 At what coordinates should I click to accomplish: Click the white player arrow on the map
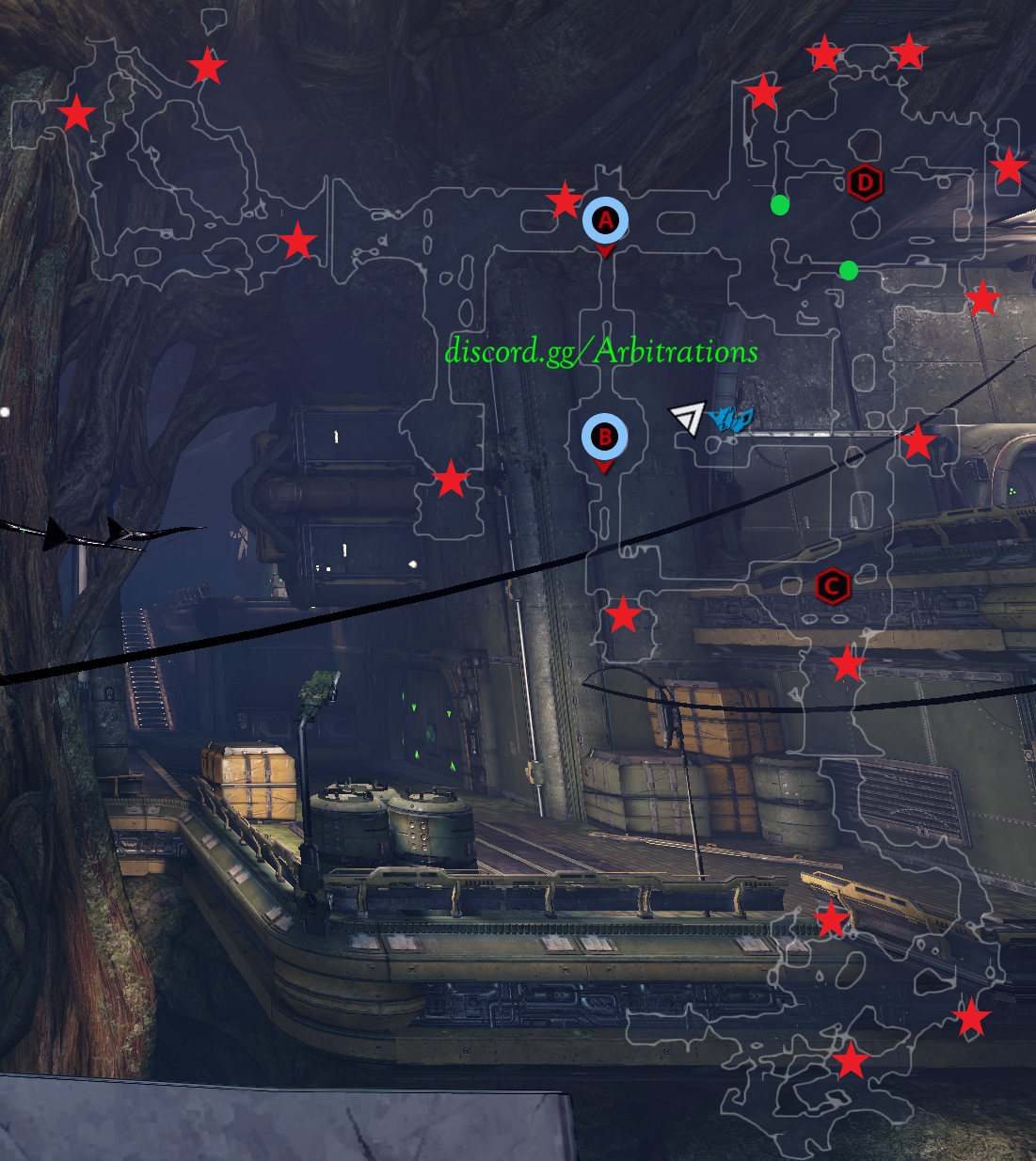click(x=689, y=417)
